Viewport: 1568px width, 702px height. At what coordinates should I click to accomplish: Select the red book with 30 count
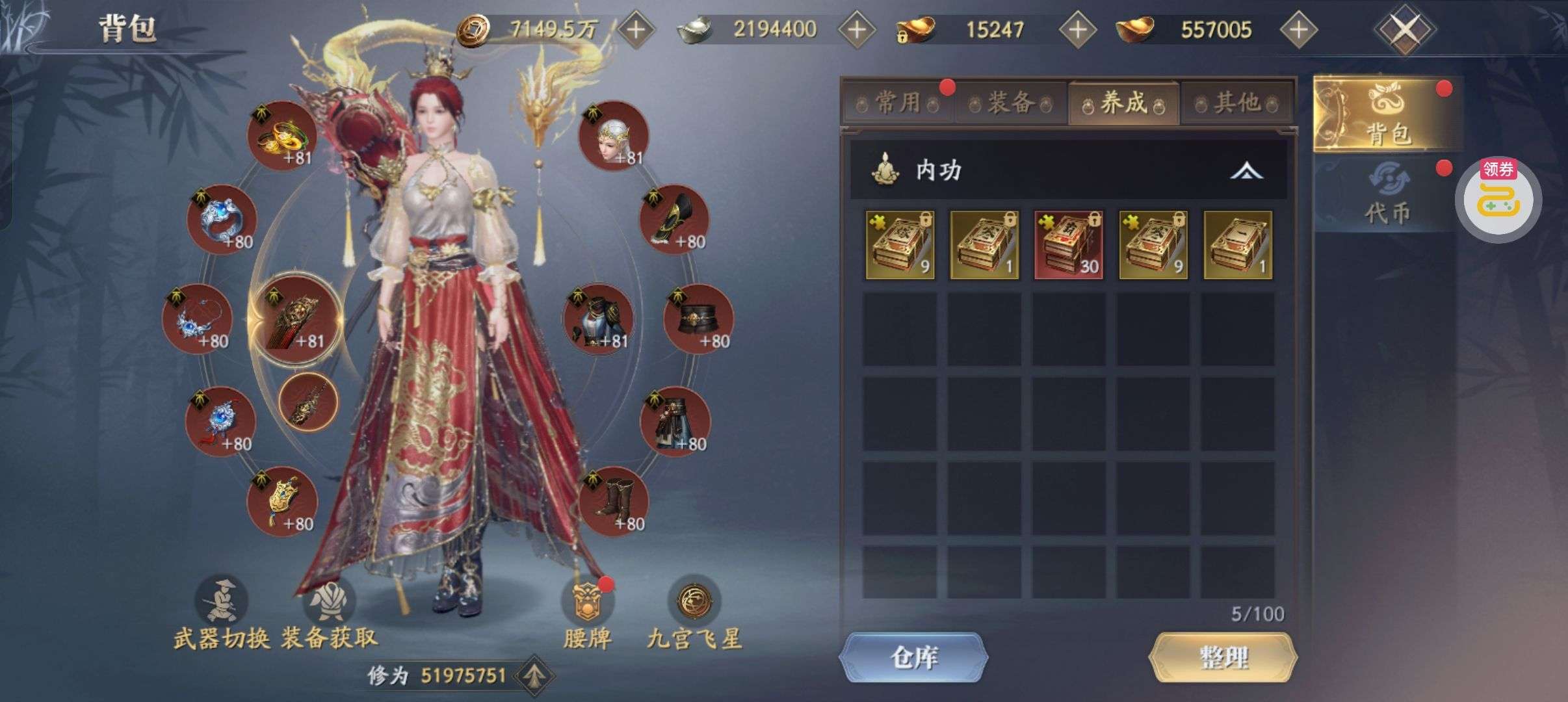click(1068, 245)
